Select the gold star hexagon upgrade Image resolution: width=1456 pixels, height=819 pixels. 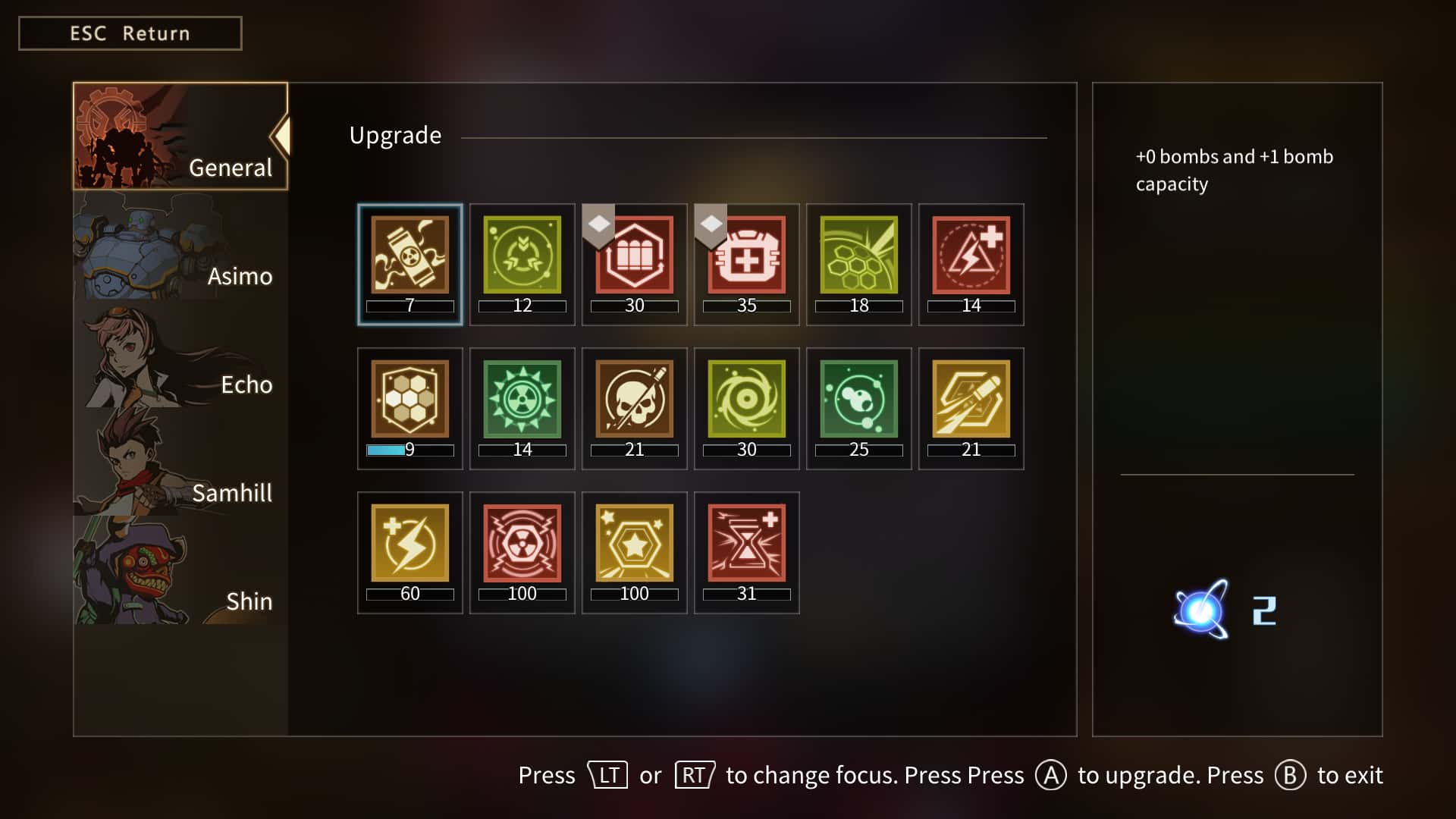click(634, 544)
